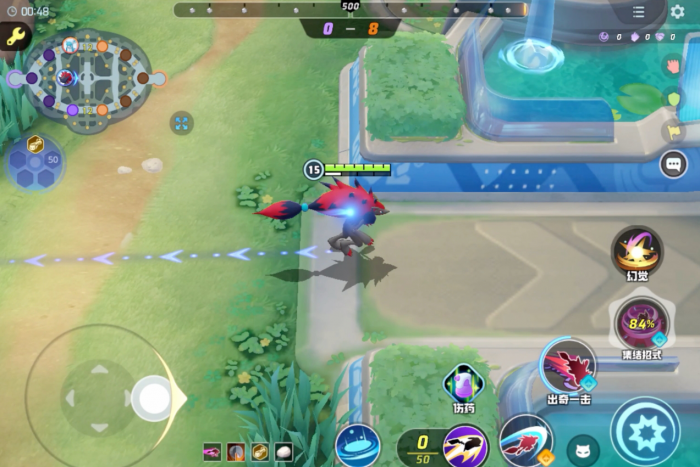
Task: Send the red hand signal
Action: (673, 66)
